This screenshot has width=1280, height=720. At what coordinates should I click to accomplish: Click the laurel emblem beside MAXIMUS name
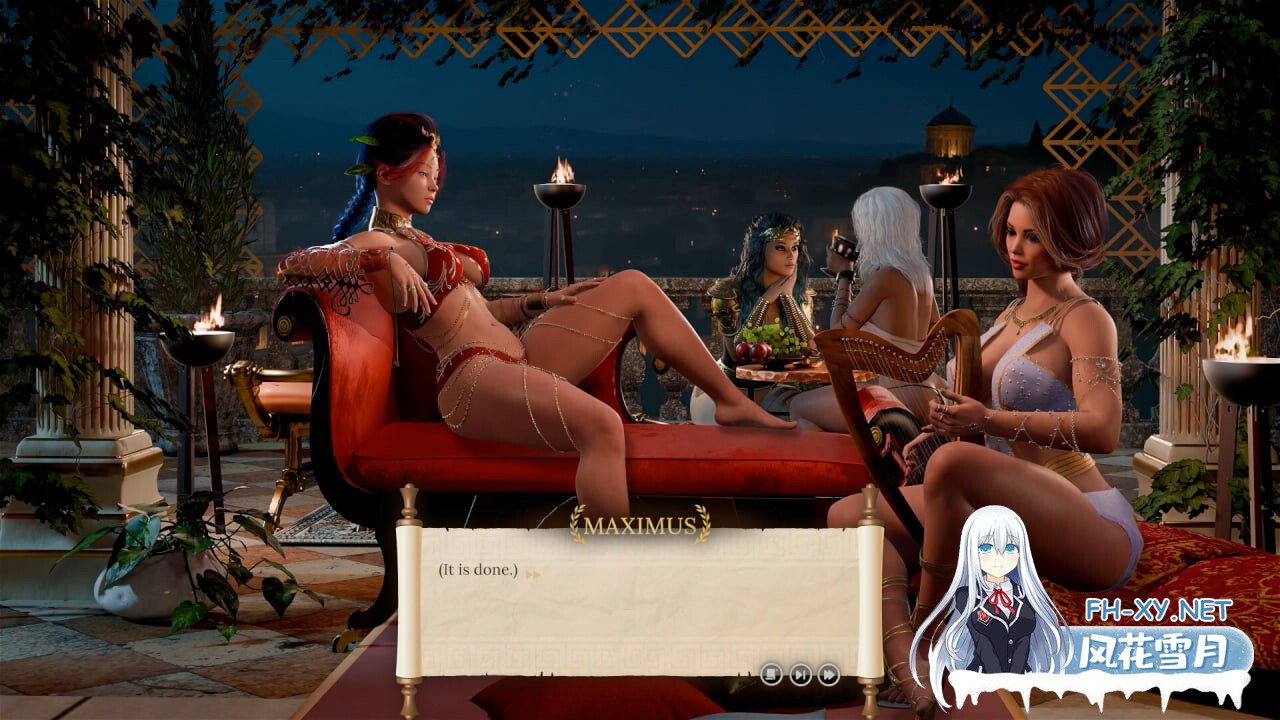point(577,522)
